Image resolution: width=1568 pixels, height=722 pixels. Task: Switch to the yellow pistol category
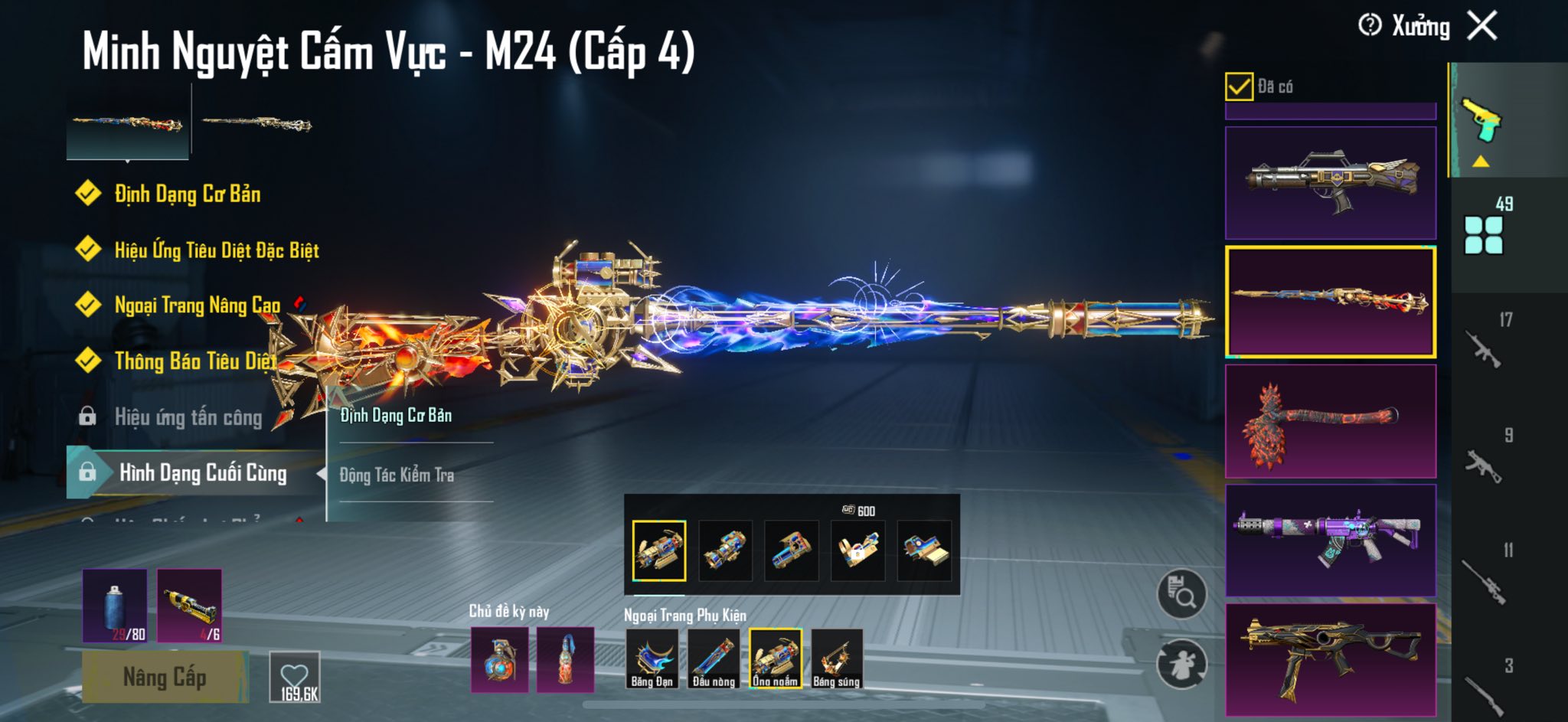(x=1481, y=121)
